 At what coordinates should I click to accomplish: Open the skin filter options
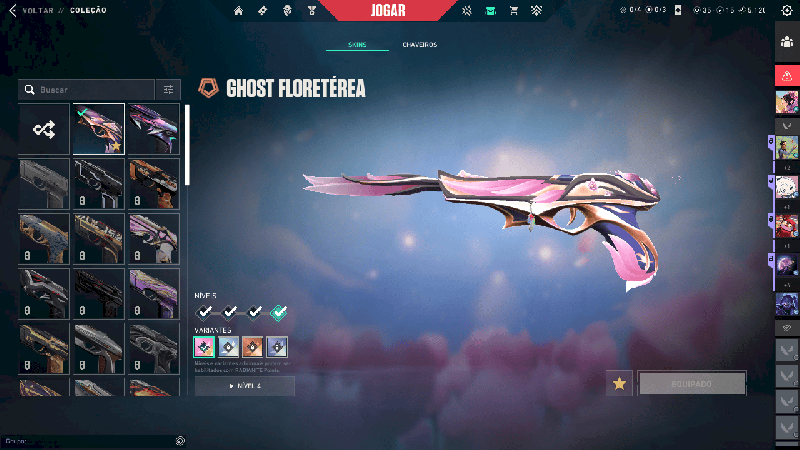(x=169, y=89)
